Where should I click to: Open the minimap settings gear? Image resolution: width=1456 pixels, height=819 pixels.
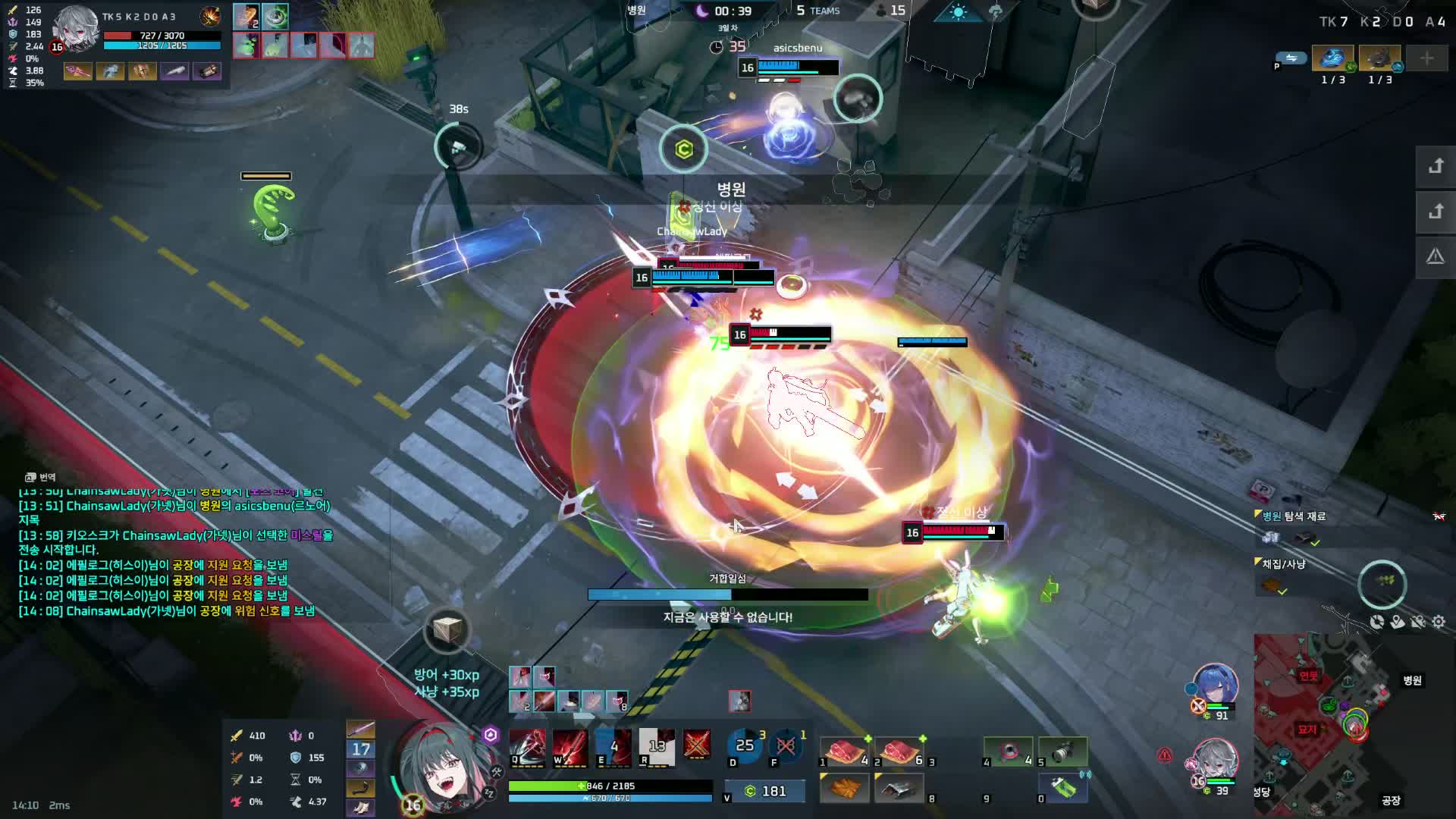click(1439, 622)
